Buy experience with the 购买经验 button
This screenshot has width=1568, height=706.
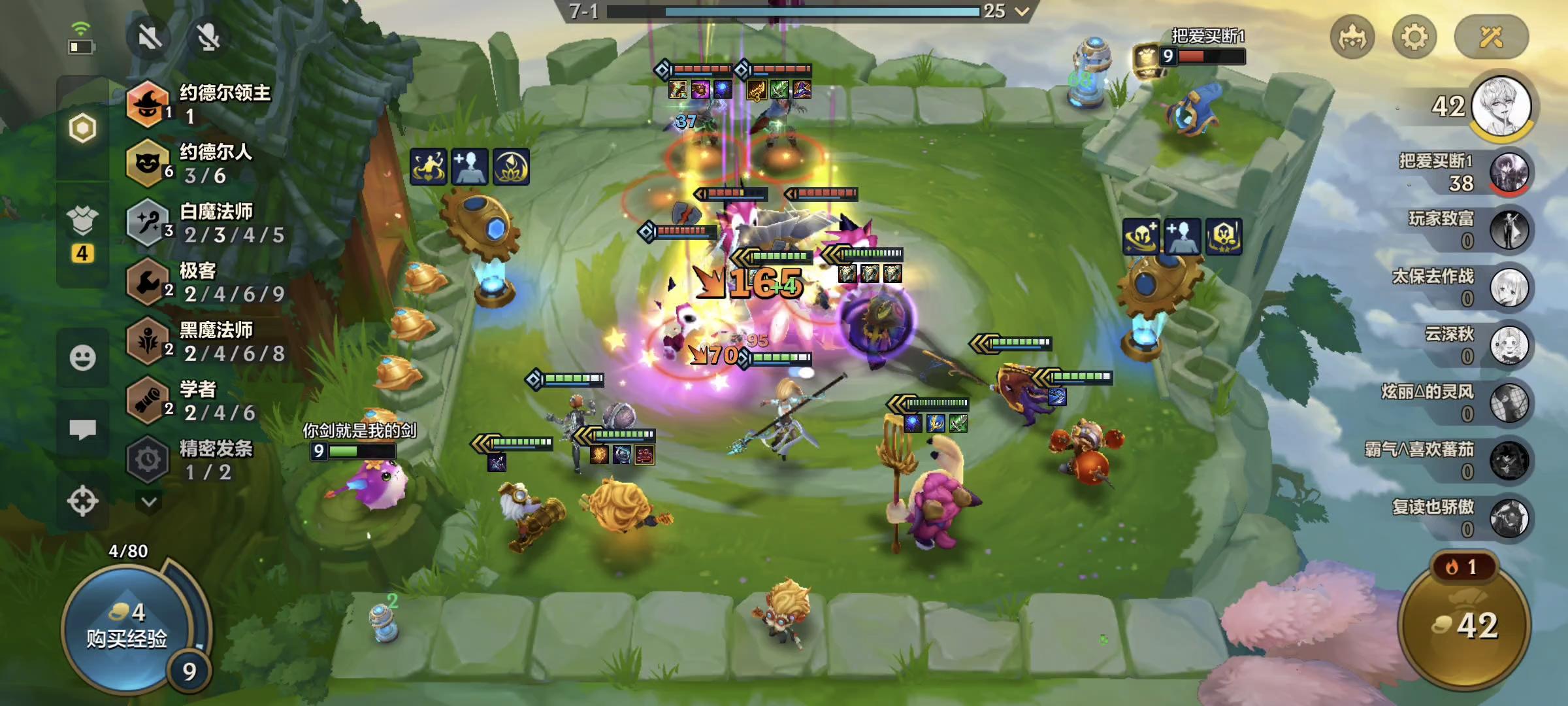coord(127,626)
